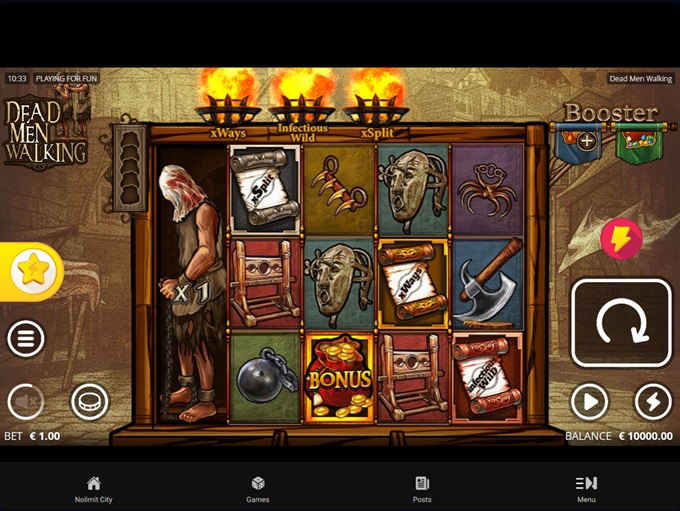Toggle turbo mode lightning bolt button

point(653,402)
